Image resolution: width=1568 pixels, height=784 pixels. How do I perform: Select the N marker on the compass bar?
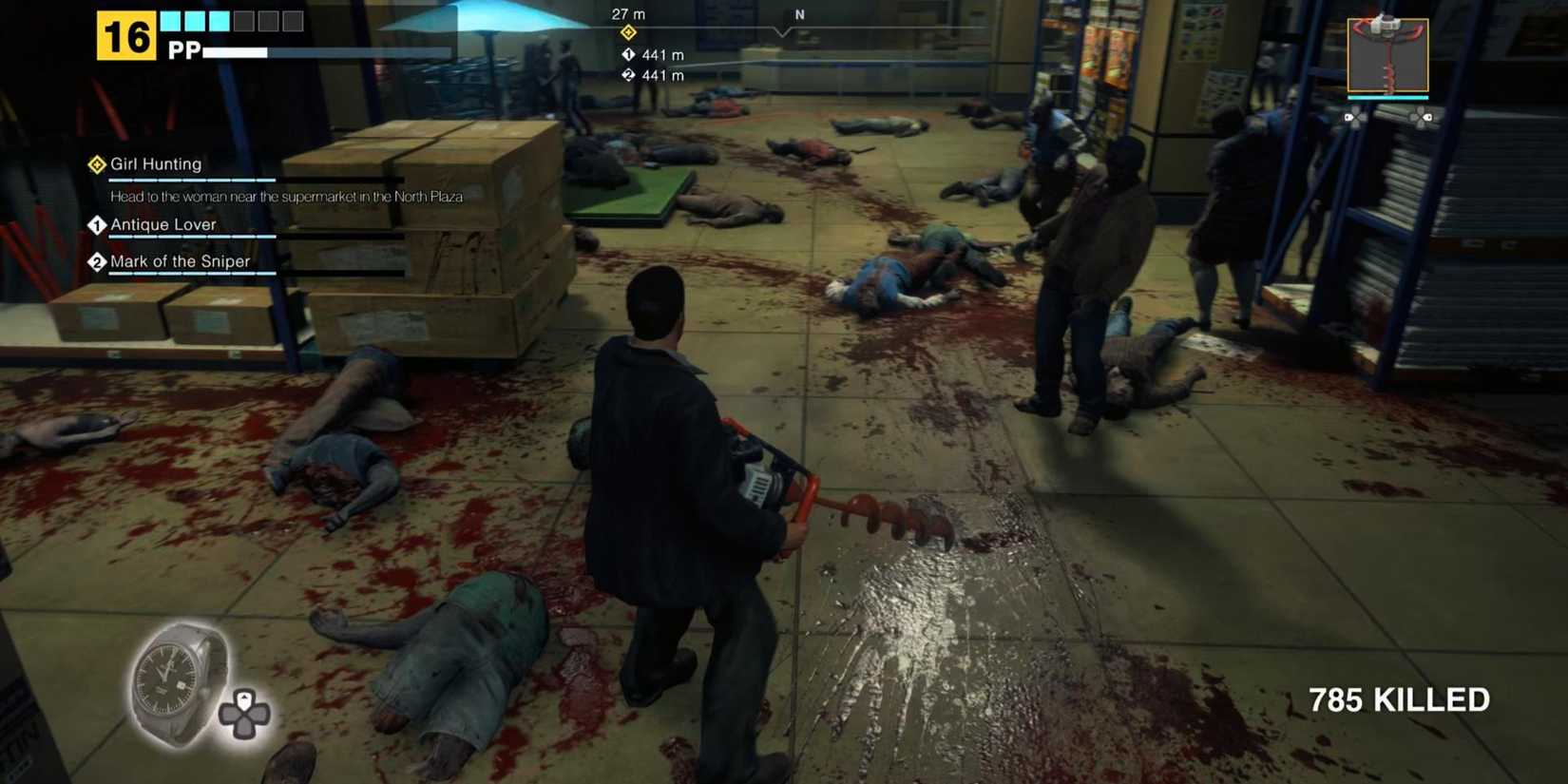[x=798, y=15]
